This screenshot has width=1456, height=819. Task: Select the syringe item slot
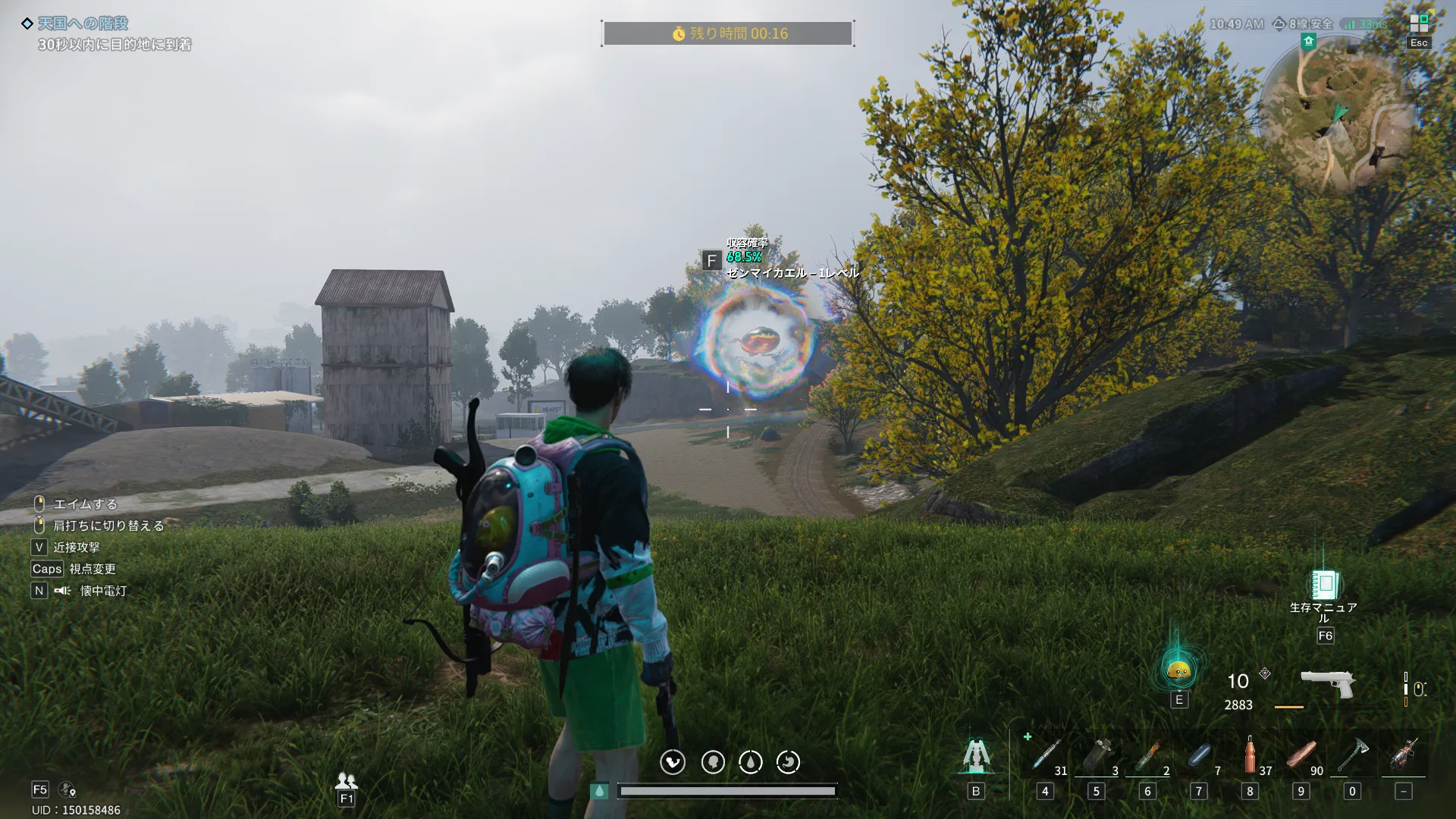pyautogui.click(x=1046, y=756)
